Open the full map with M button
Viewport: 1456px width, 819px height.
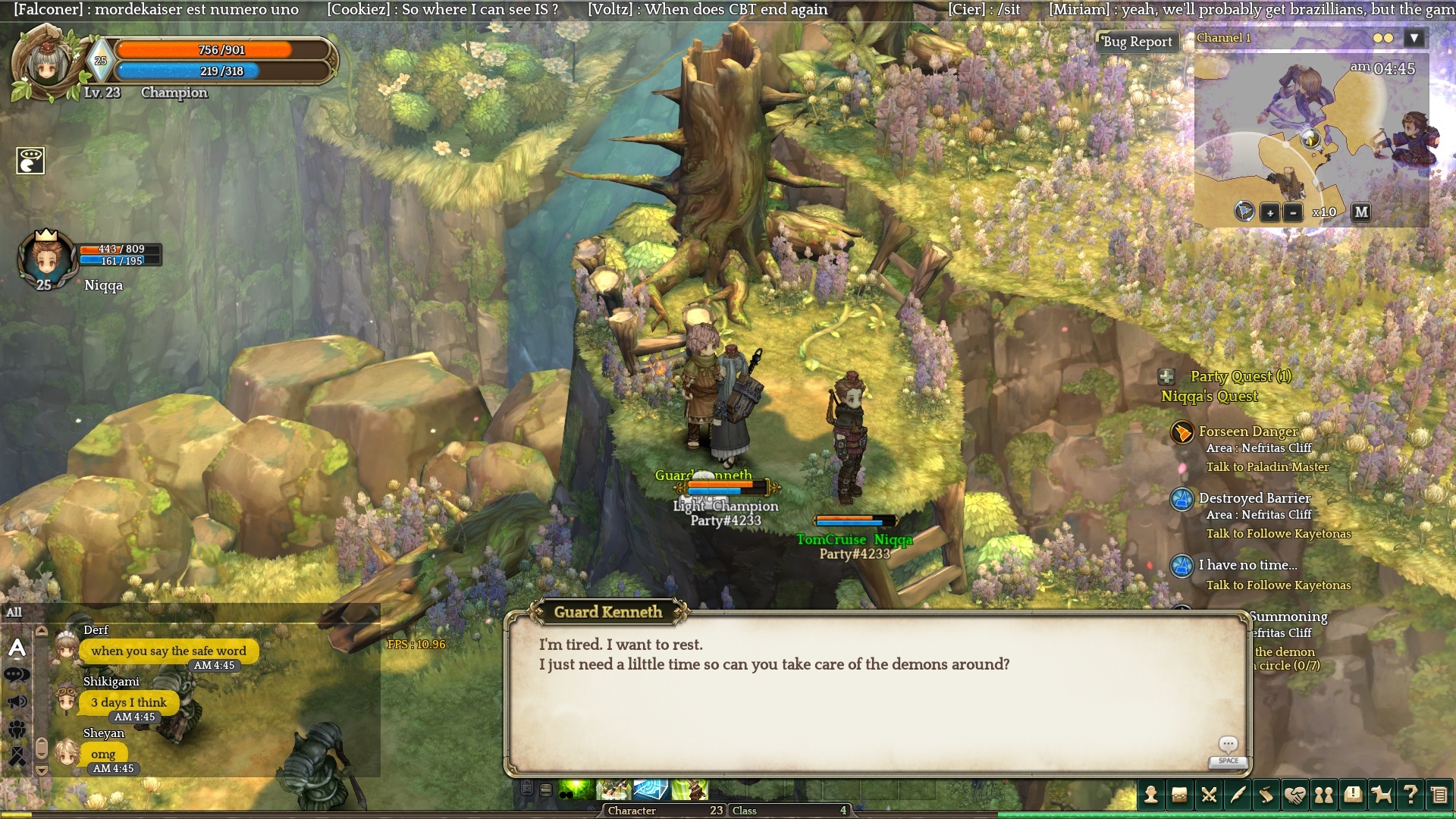coord(1361,212)
